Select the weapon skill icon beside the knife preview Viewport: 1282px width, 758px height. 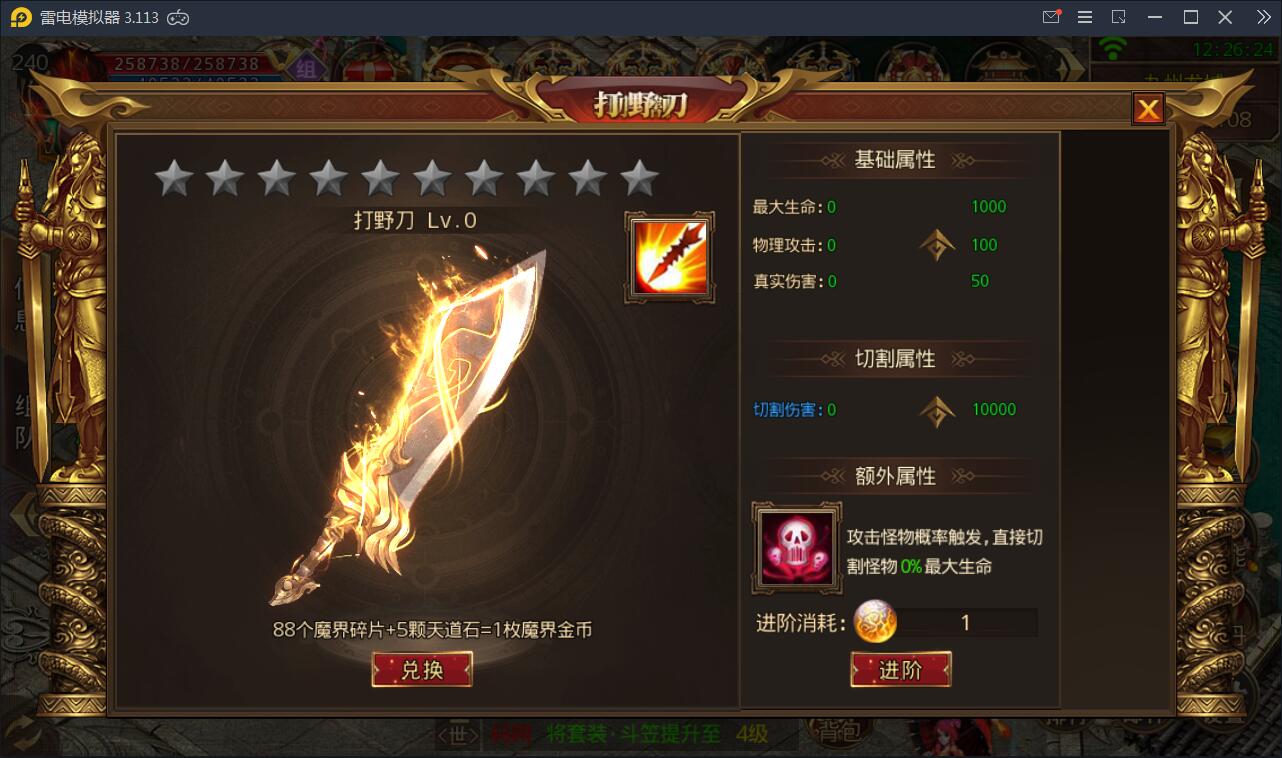point(668,257)
